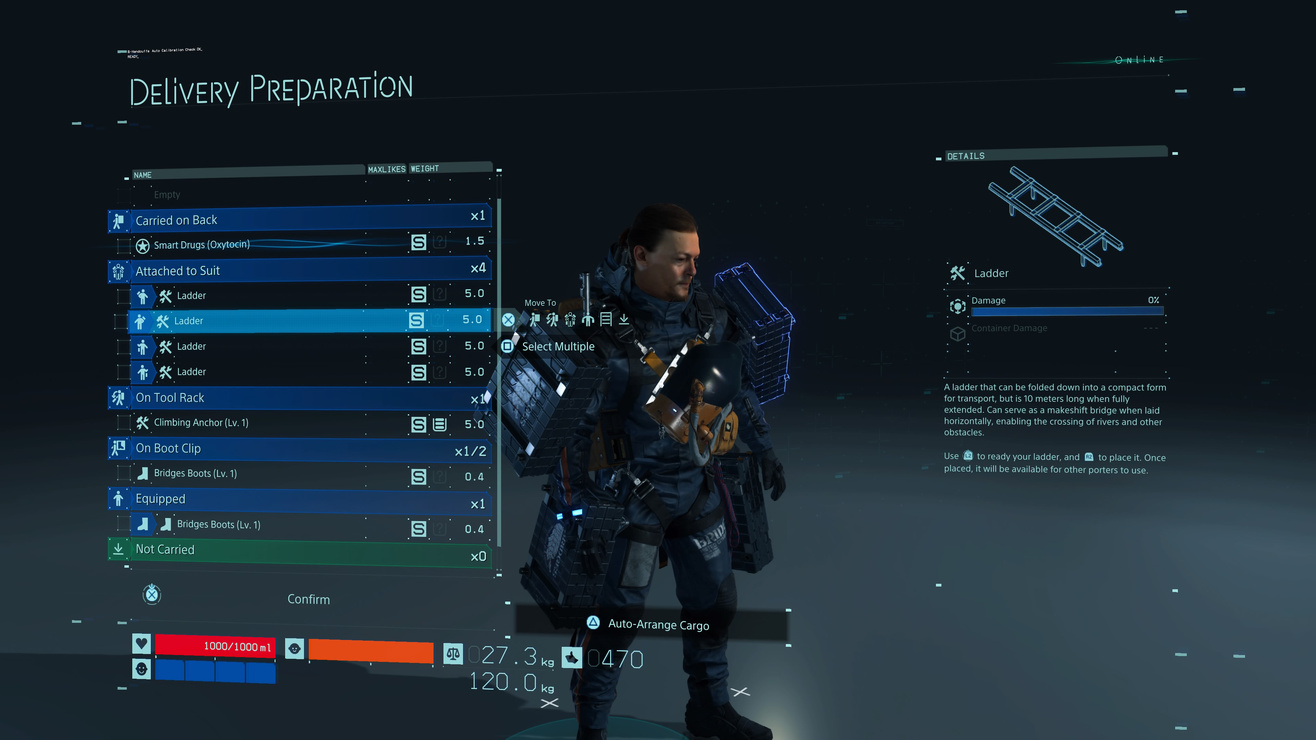Image resolution: width=1316 pixels, height=740 pixels.
Task: Sort the cargo list by Weight column
Action: [425, 169]
